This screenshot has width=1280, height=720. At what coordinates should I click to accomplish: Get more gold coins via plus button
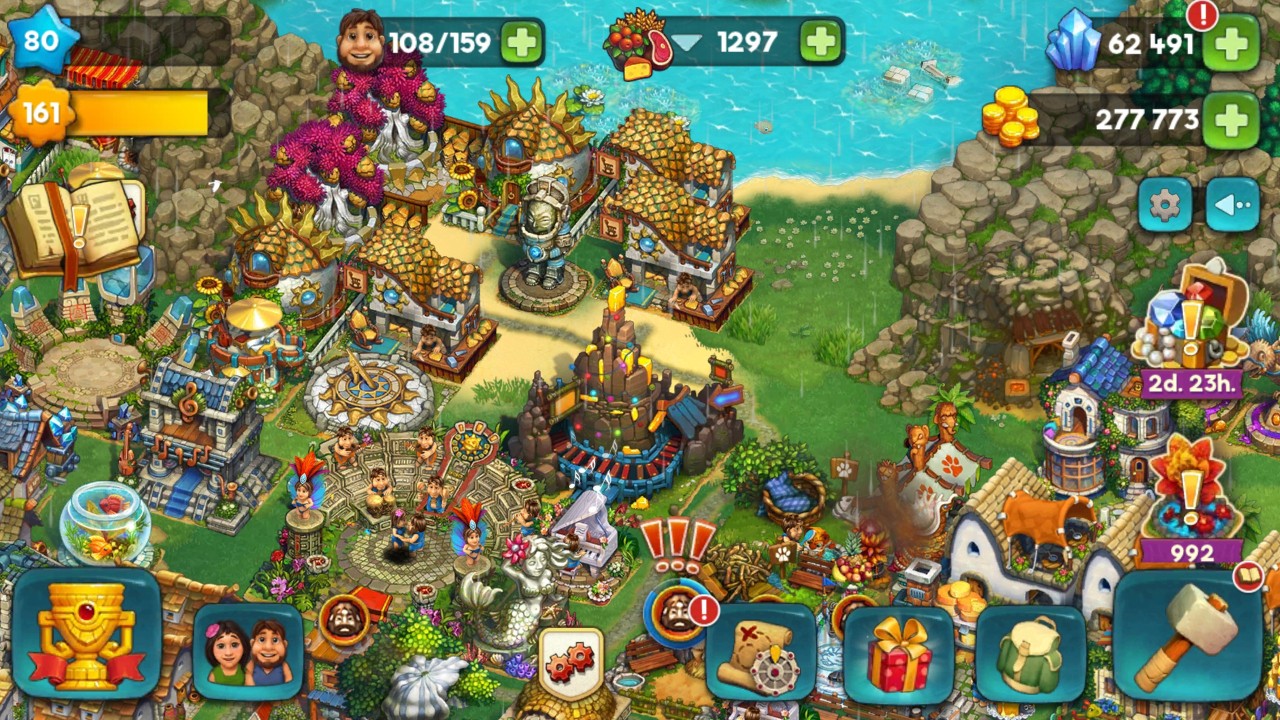click(1230, 120)
